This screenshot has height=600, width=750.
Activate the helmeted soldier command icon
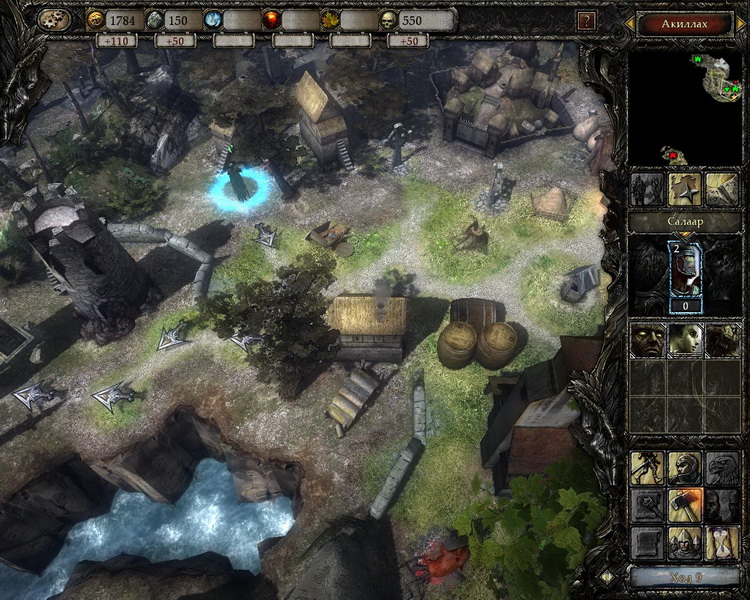pyautogui.click(x=685, y=468)
